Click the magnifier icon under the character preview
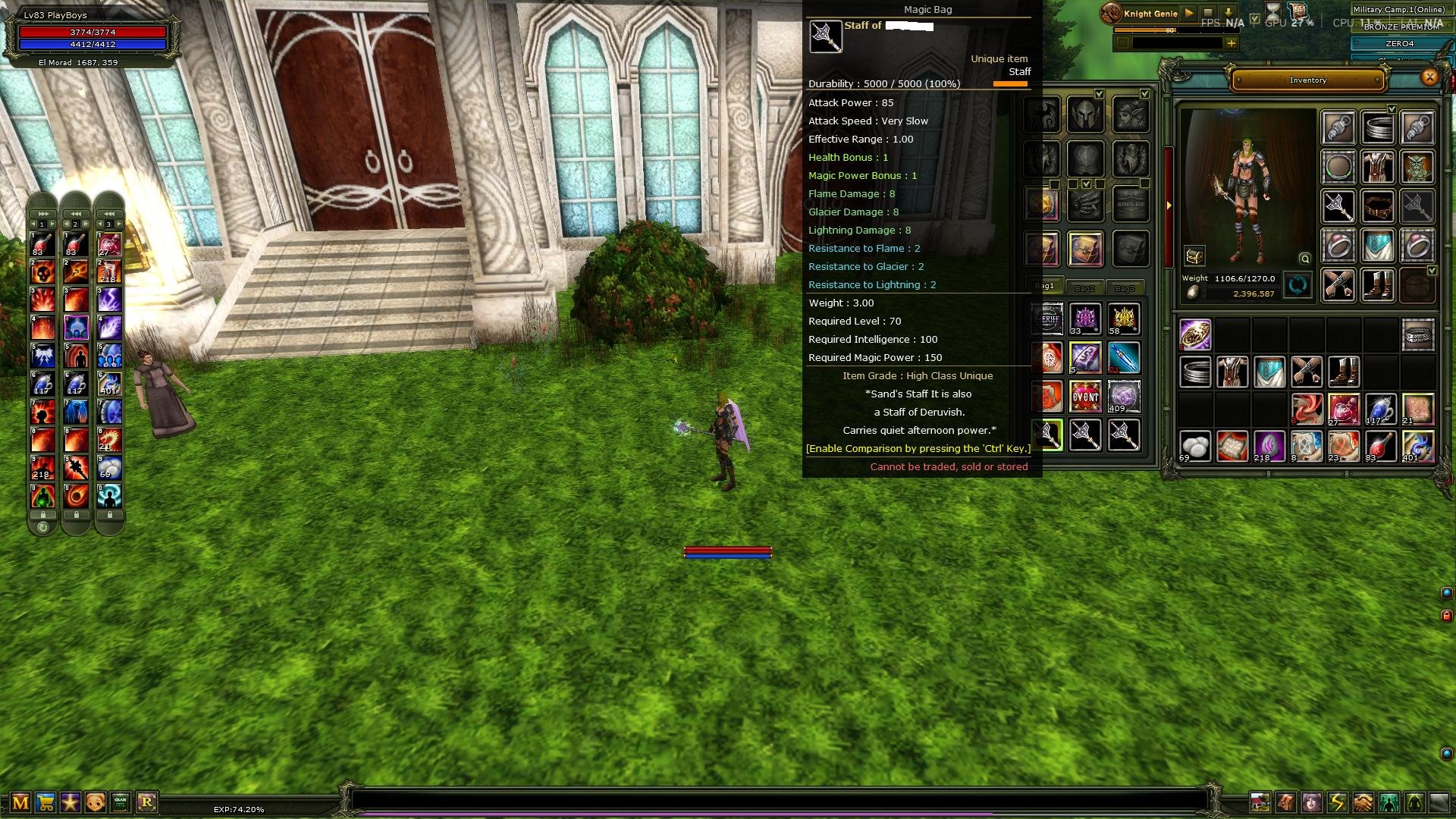Viewport: 1456px width, 819px height. click(x=1304, y=259)
